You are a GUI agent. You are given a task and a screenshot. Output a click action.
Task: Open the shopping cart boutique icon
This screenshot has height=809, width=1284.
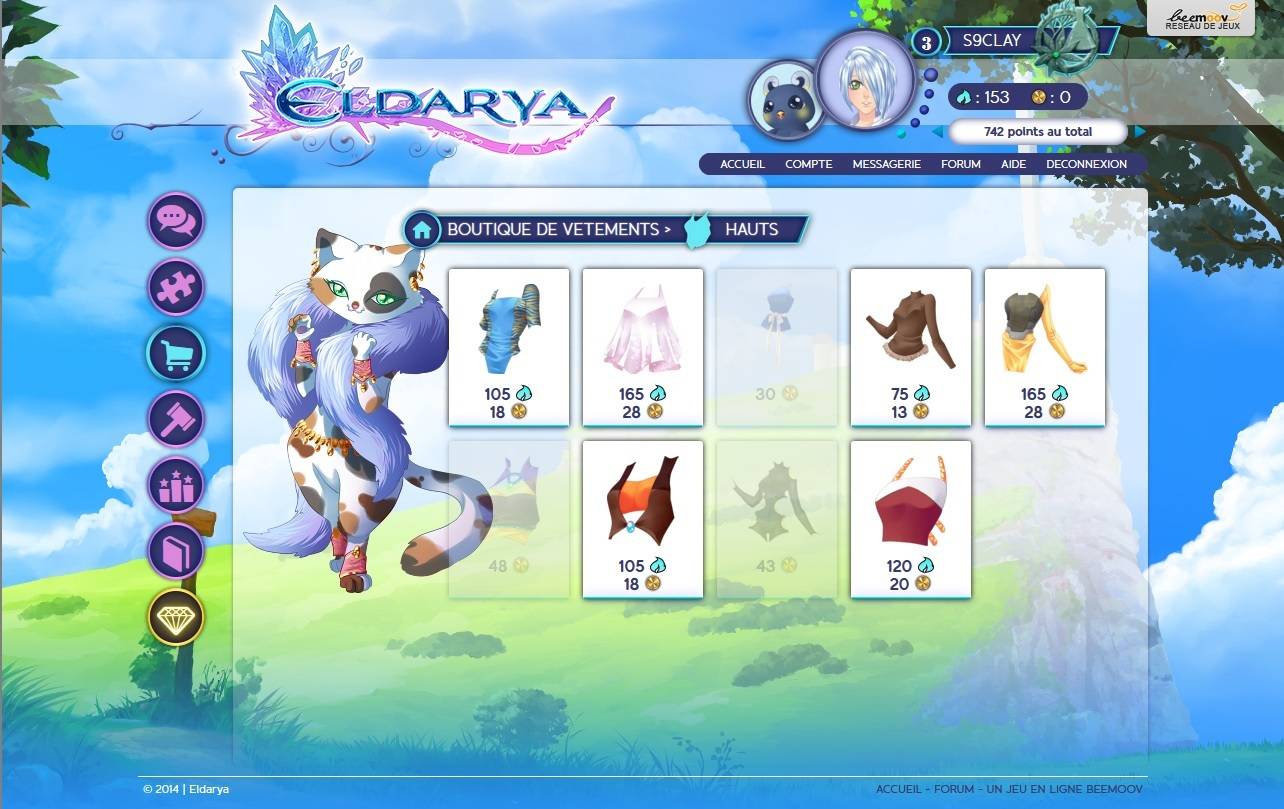[x=176, y=353]
